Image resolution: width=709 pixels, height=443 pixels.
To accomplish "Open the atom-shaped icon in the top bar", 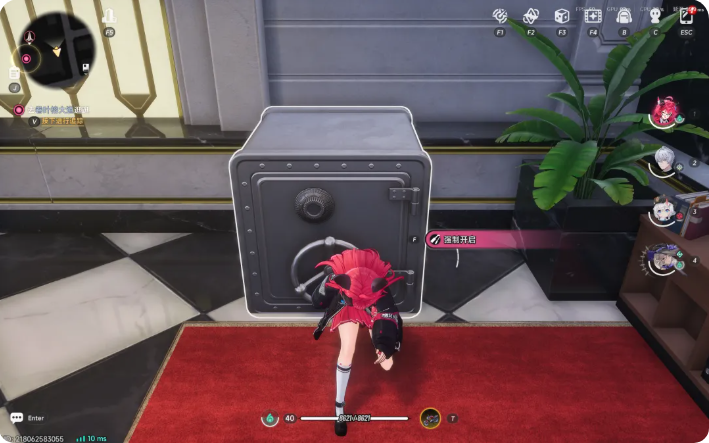I will (530, 16).
